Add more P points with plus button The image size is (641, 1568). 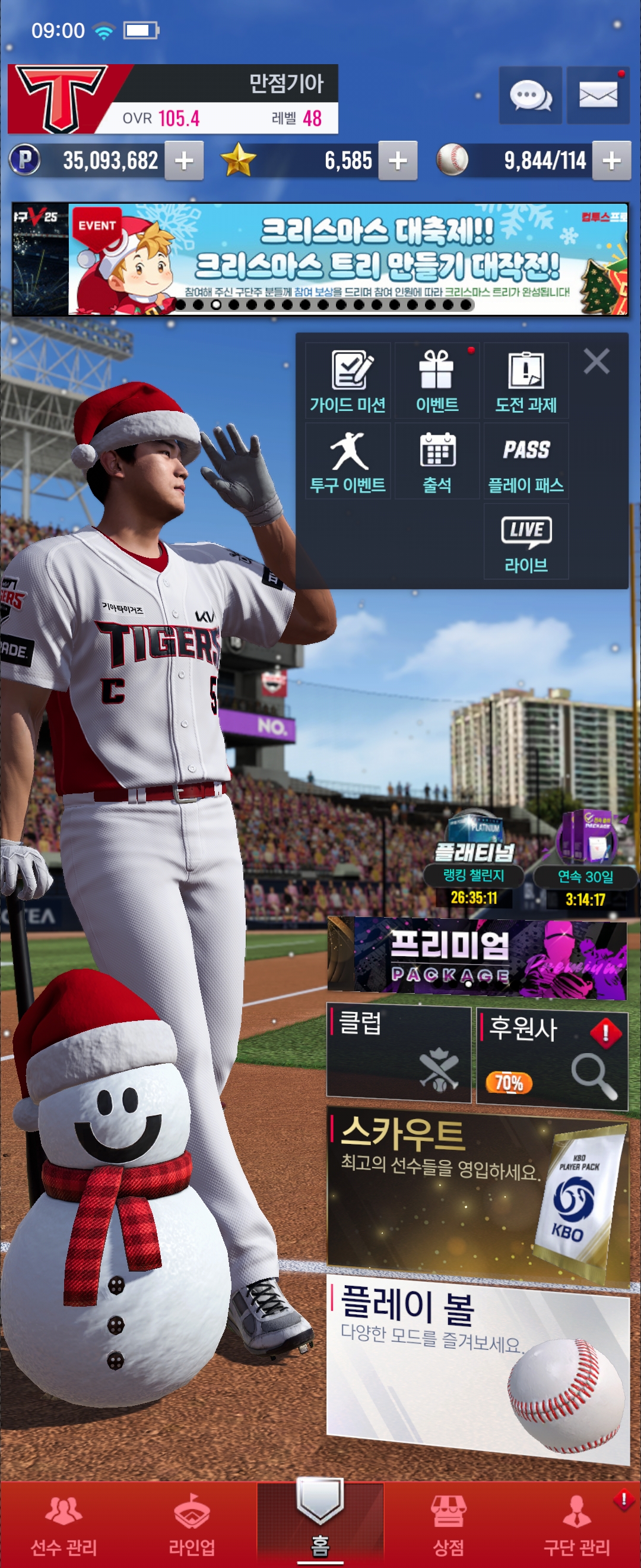pyautogui.click(x=183, y=161)
